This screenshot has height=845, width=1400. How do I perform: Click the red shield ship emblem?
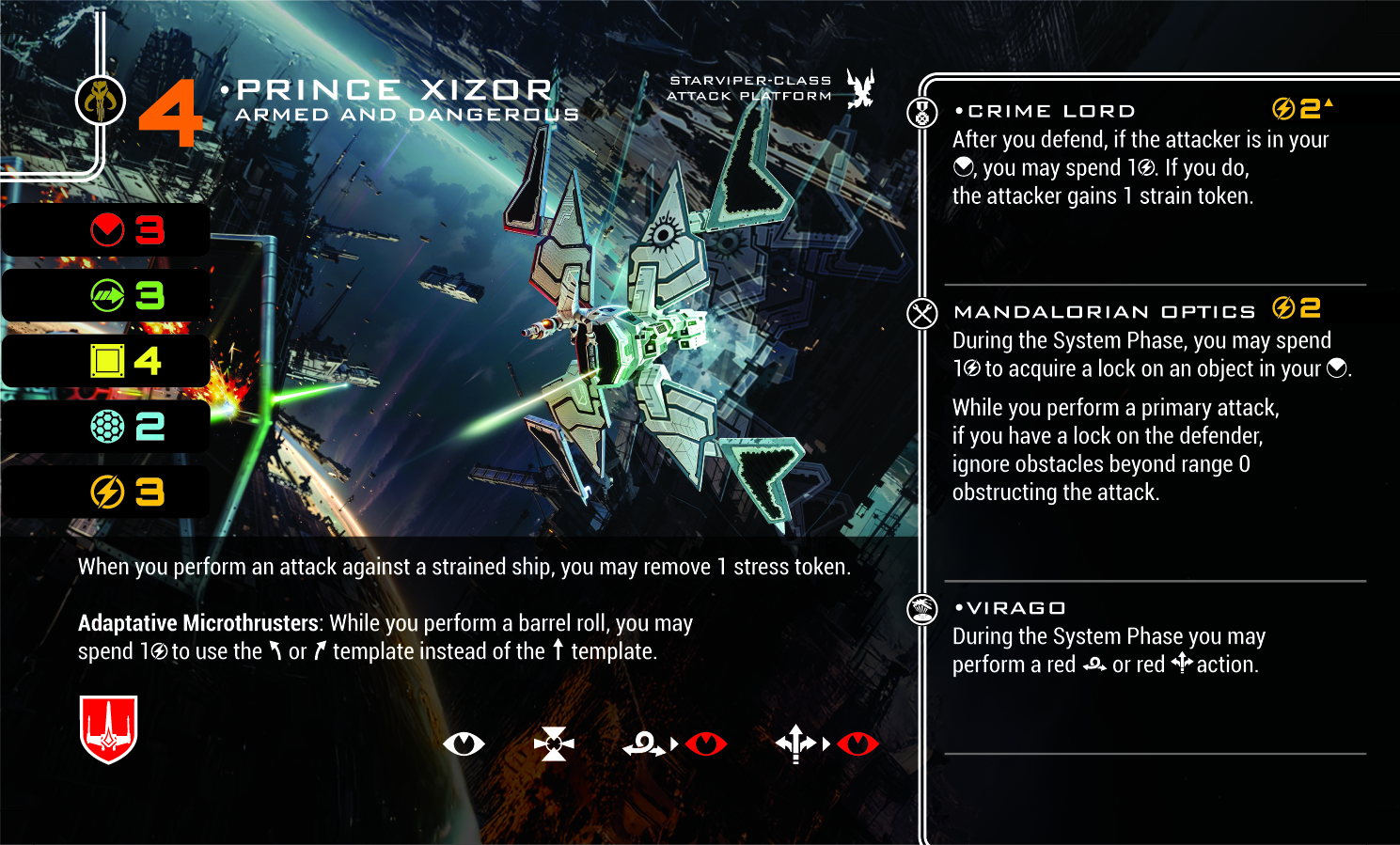click(109, 729)
